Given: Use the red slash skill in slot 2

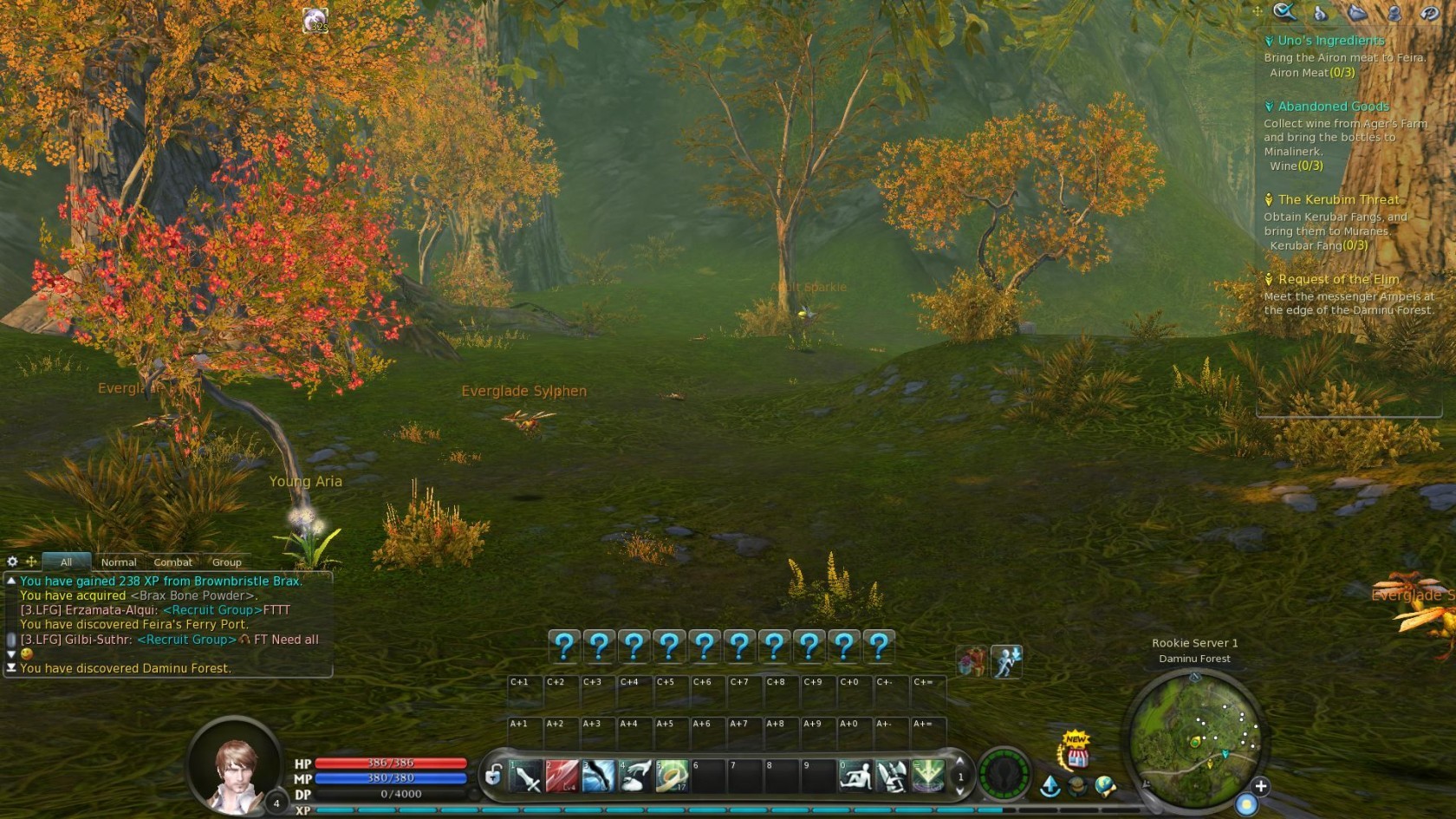Looking at the screenshot, I should pos(562,777).
